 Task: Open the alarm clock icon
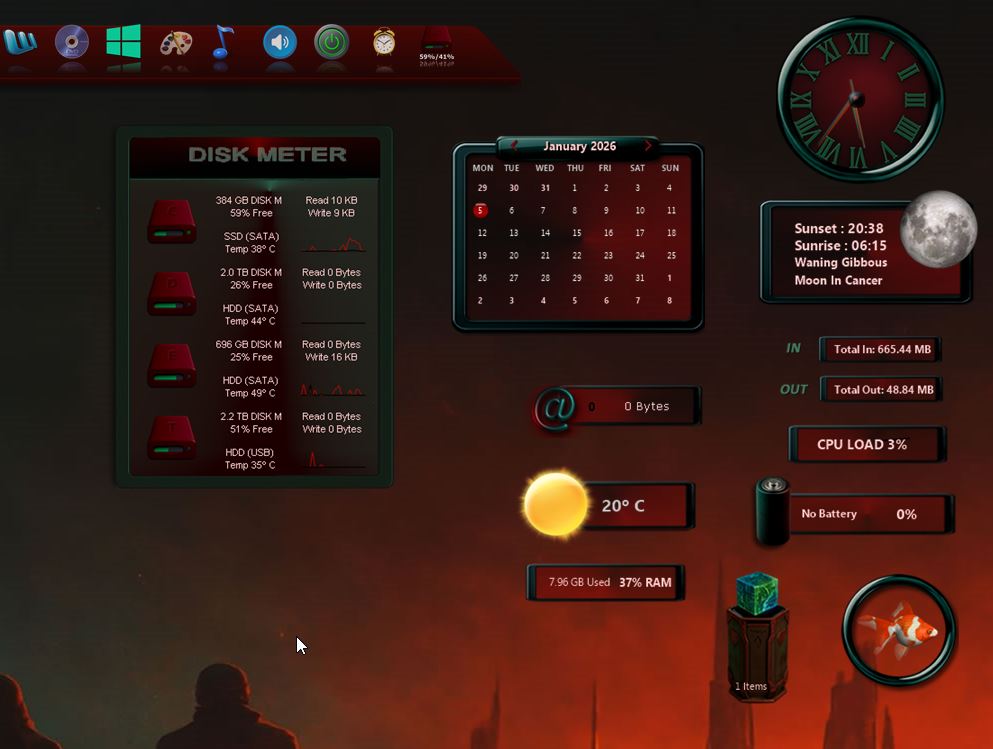pyautogui.click(x=384, y=42)
